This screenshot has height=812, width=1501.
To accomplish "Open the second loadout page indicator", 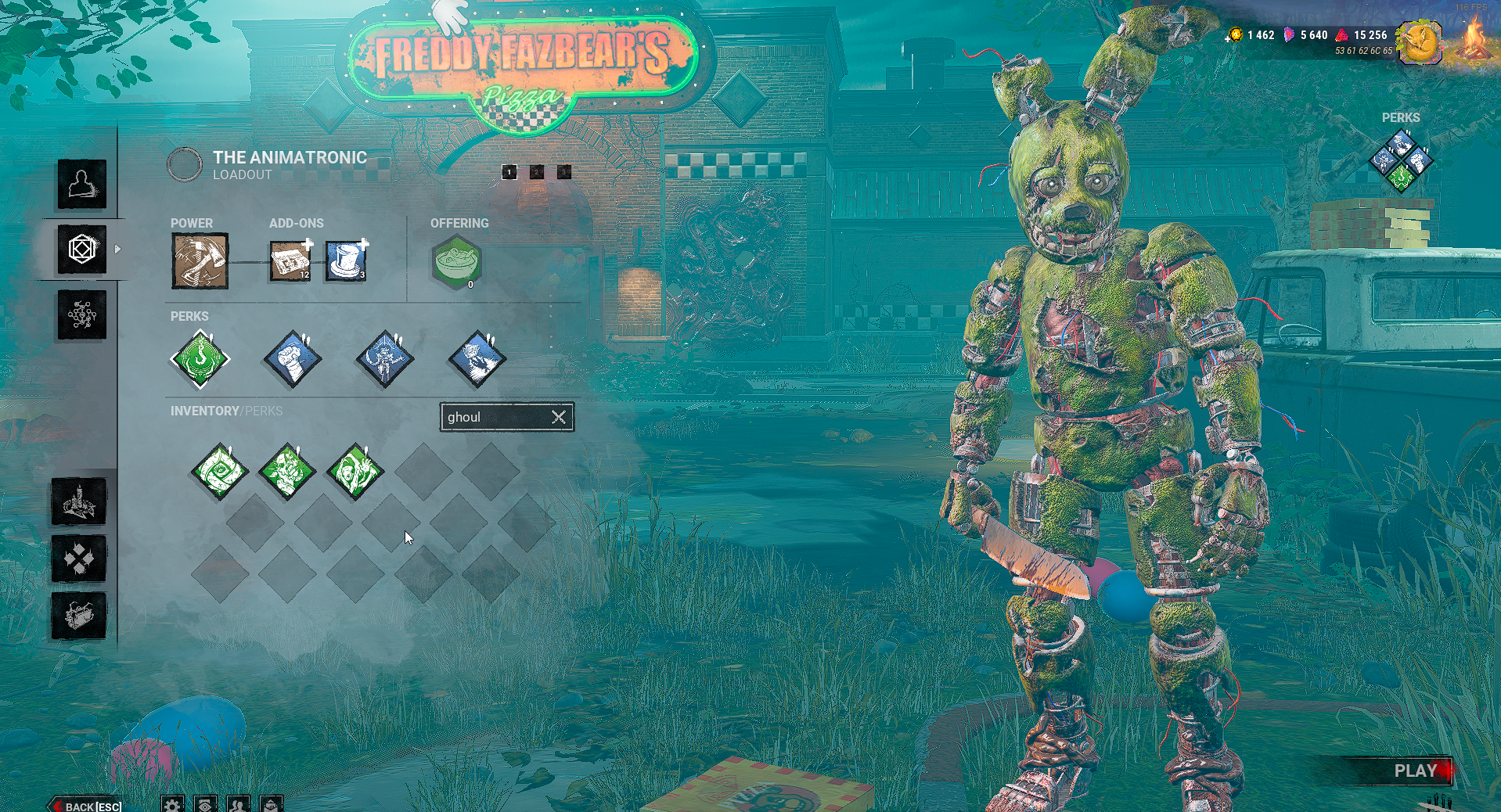I will (536, 172).
